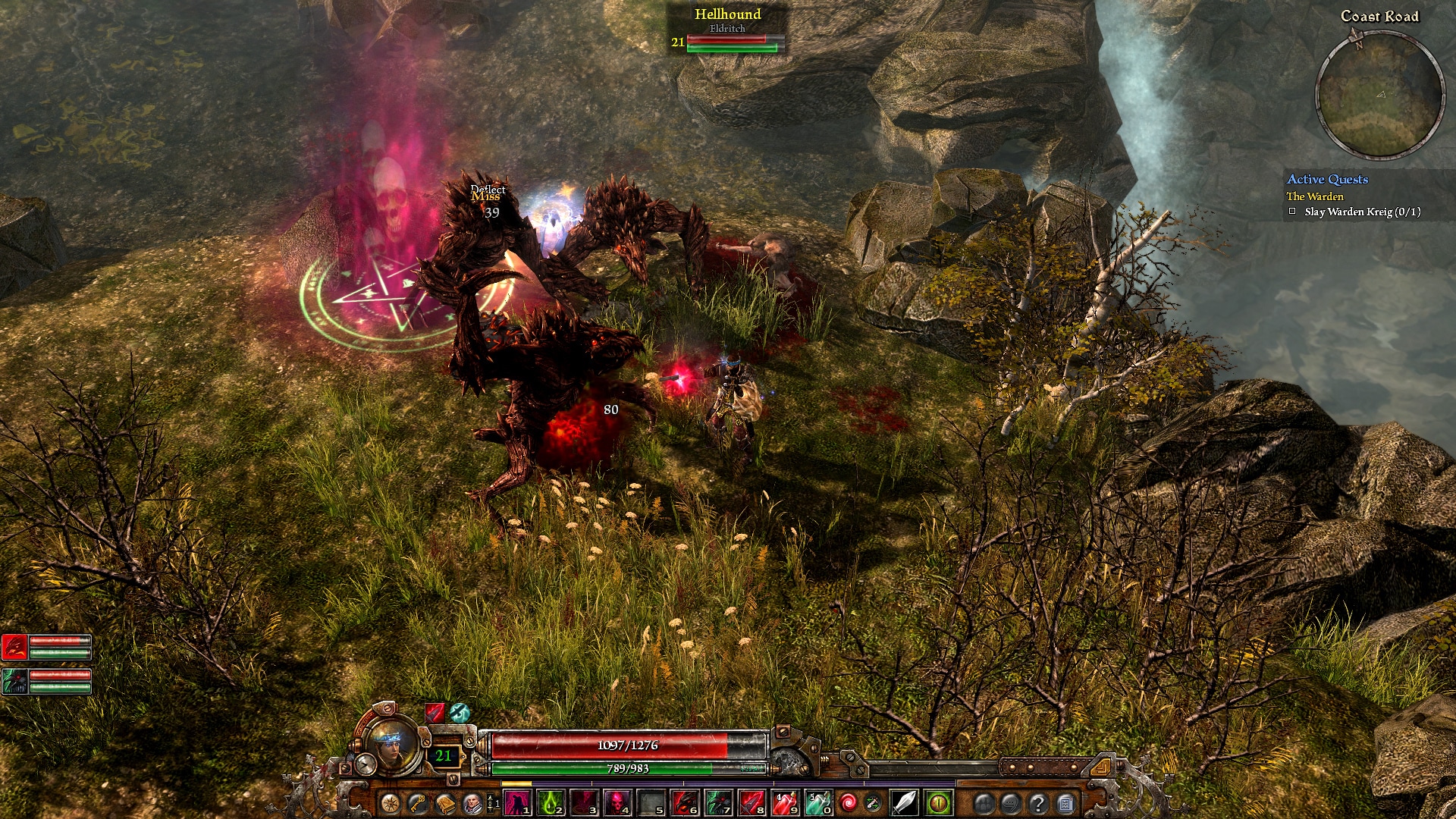Cast the green flame skill in slot 2
This screenshot has height=819, width=1456.
tap(551, 802)
